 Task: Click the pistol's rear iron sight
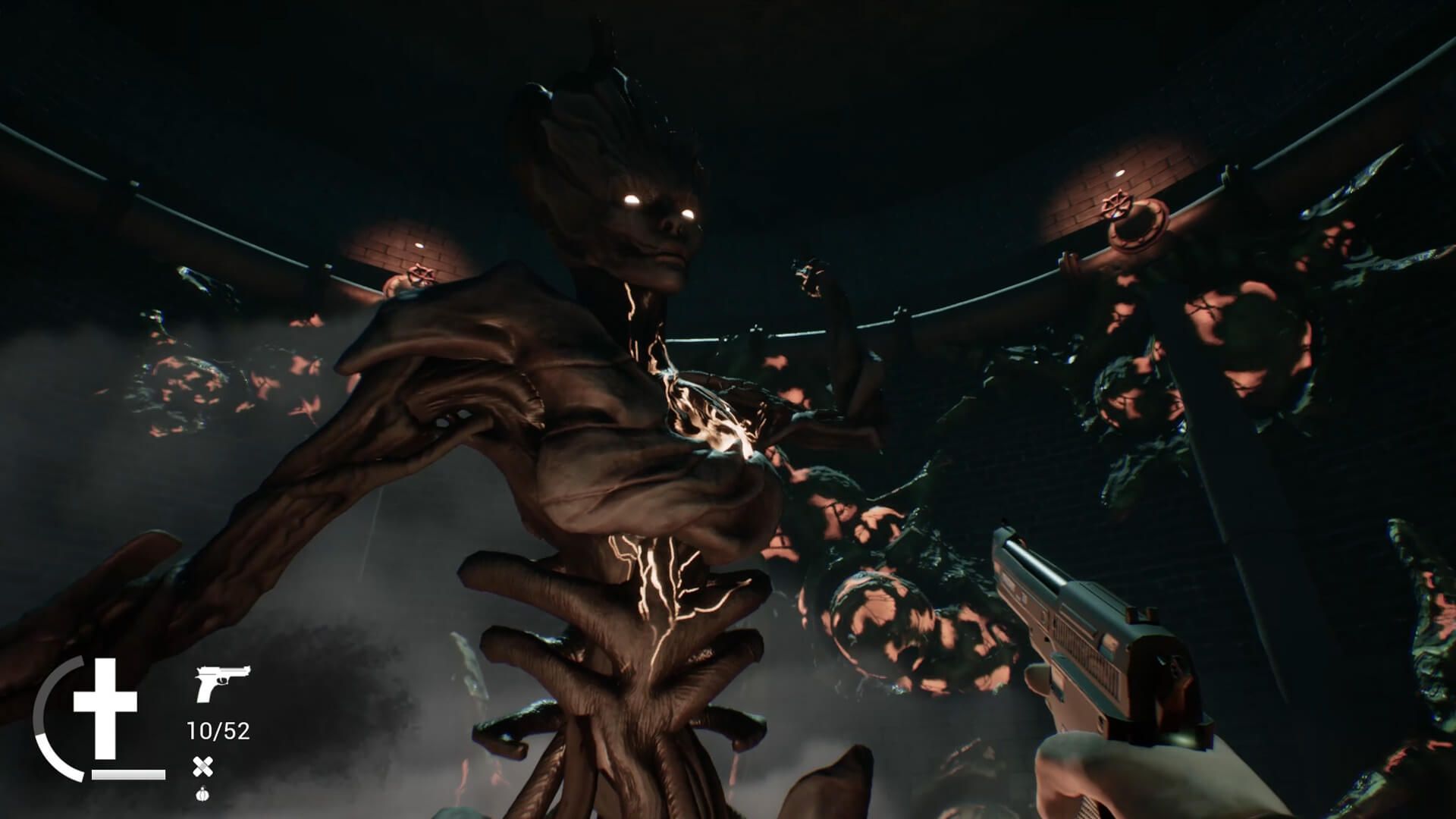1142,614
